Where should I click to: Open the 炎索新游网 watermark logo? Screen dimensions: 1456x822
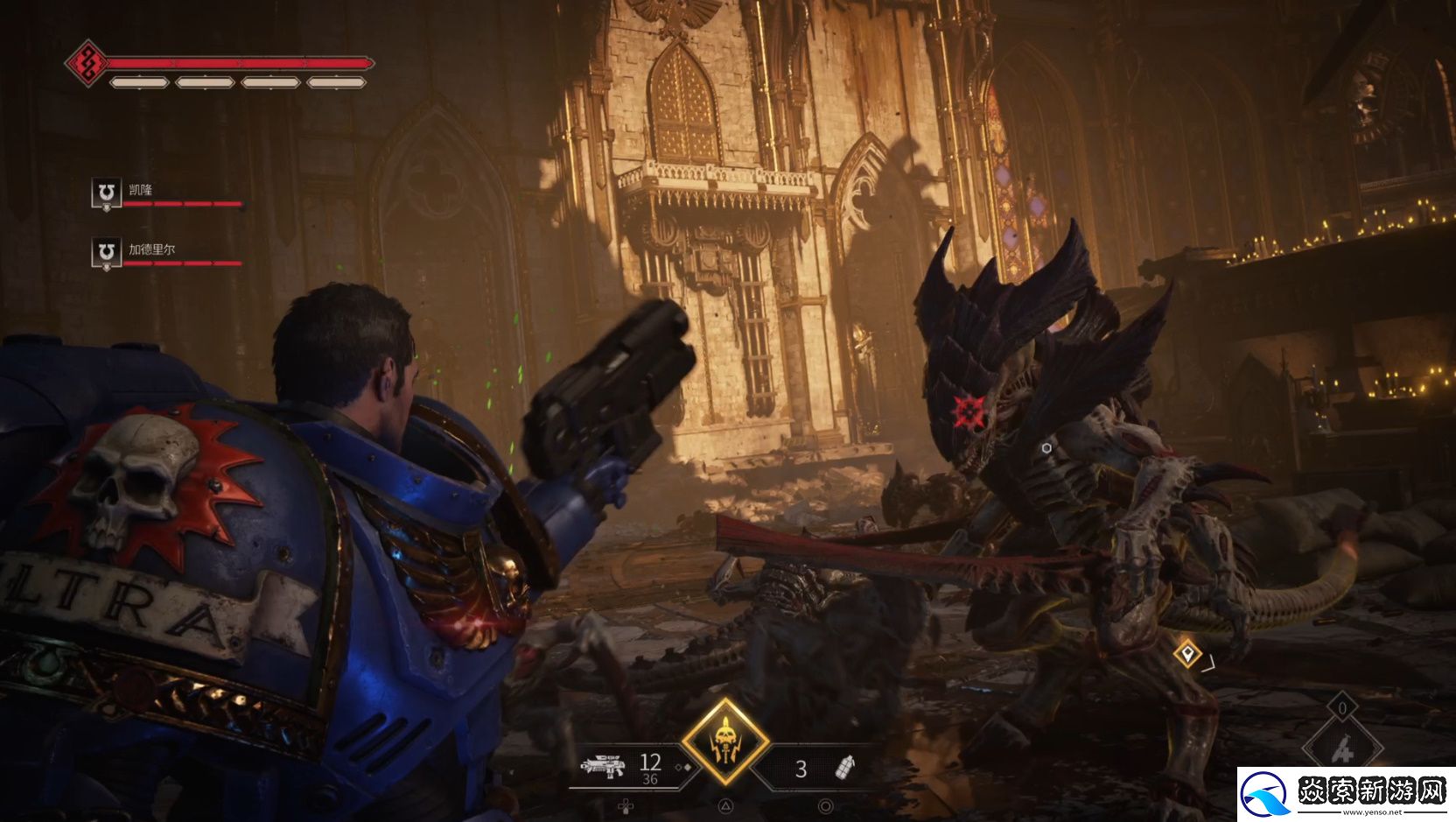[x=1345, y=793]
